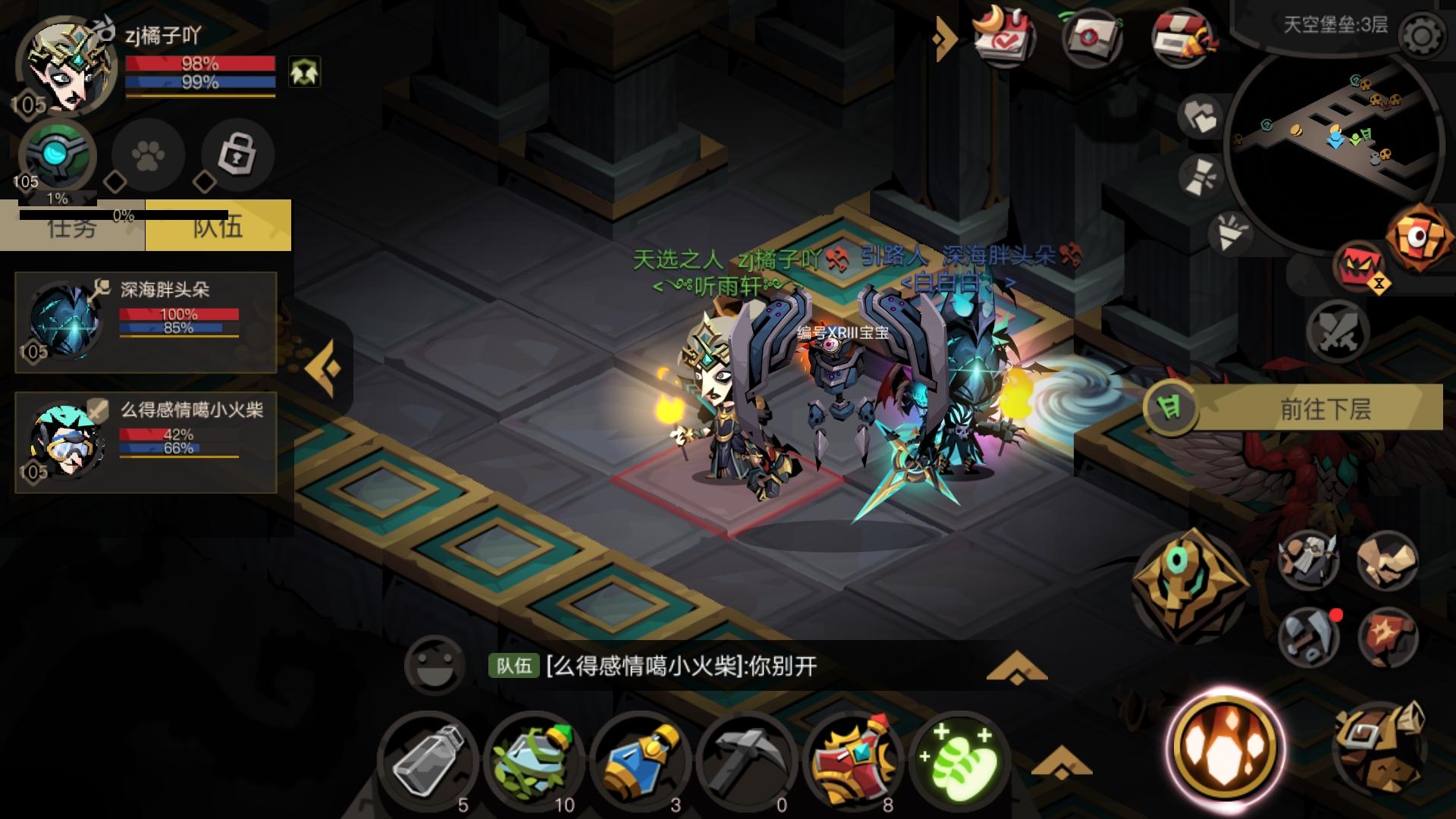Open the daily calendar check-in icon
1456x819 pixels.
pyautogui.click(x=1005, y=34)
